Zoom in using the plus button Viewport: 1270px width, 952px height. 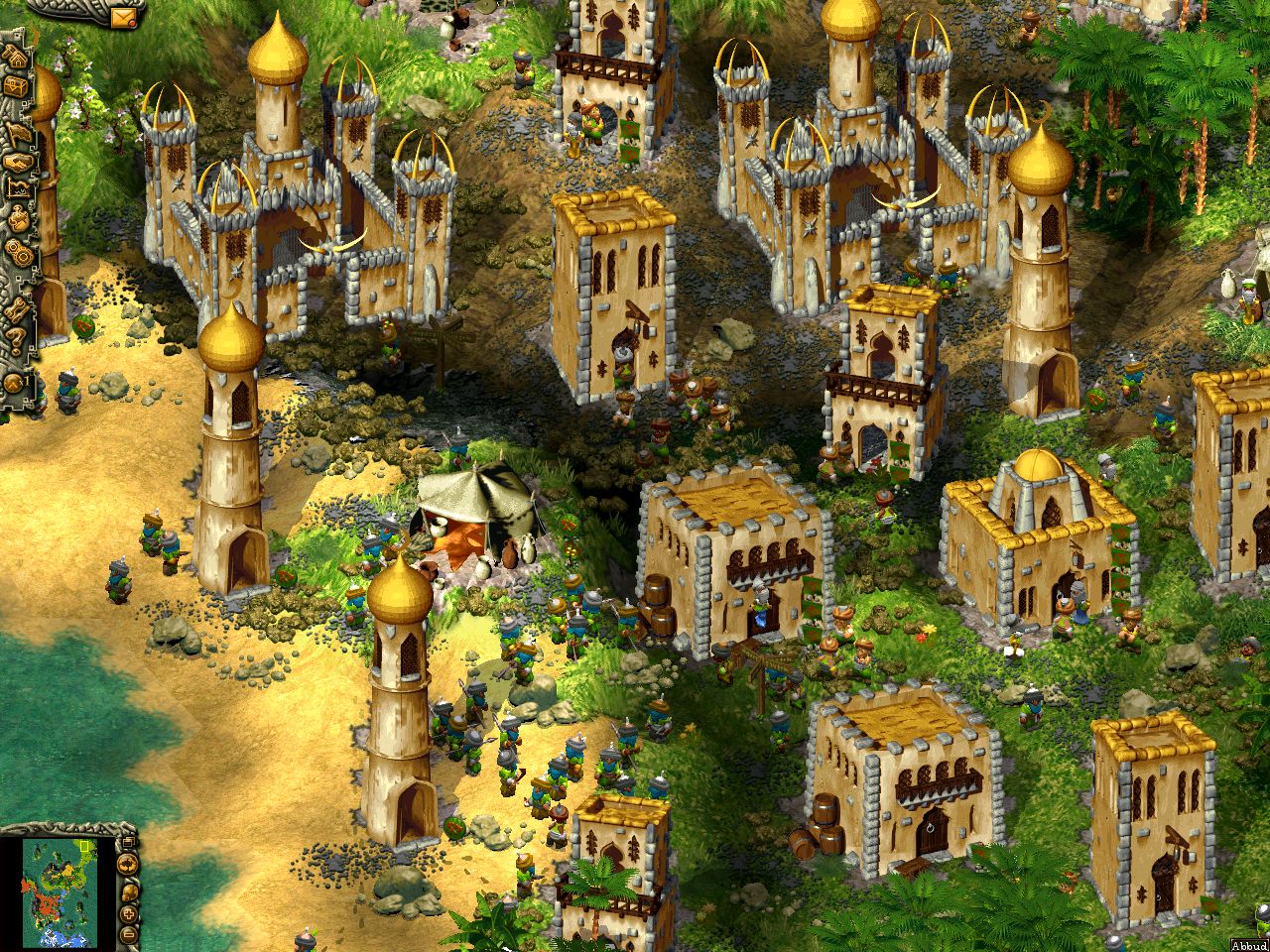point(128,914)
